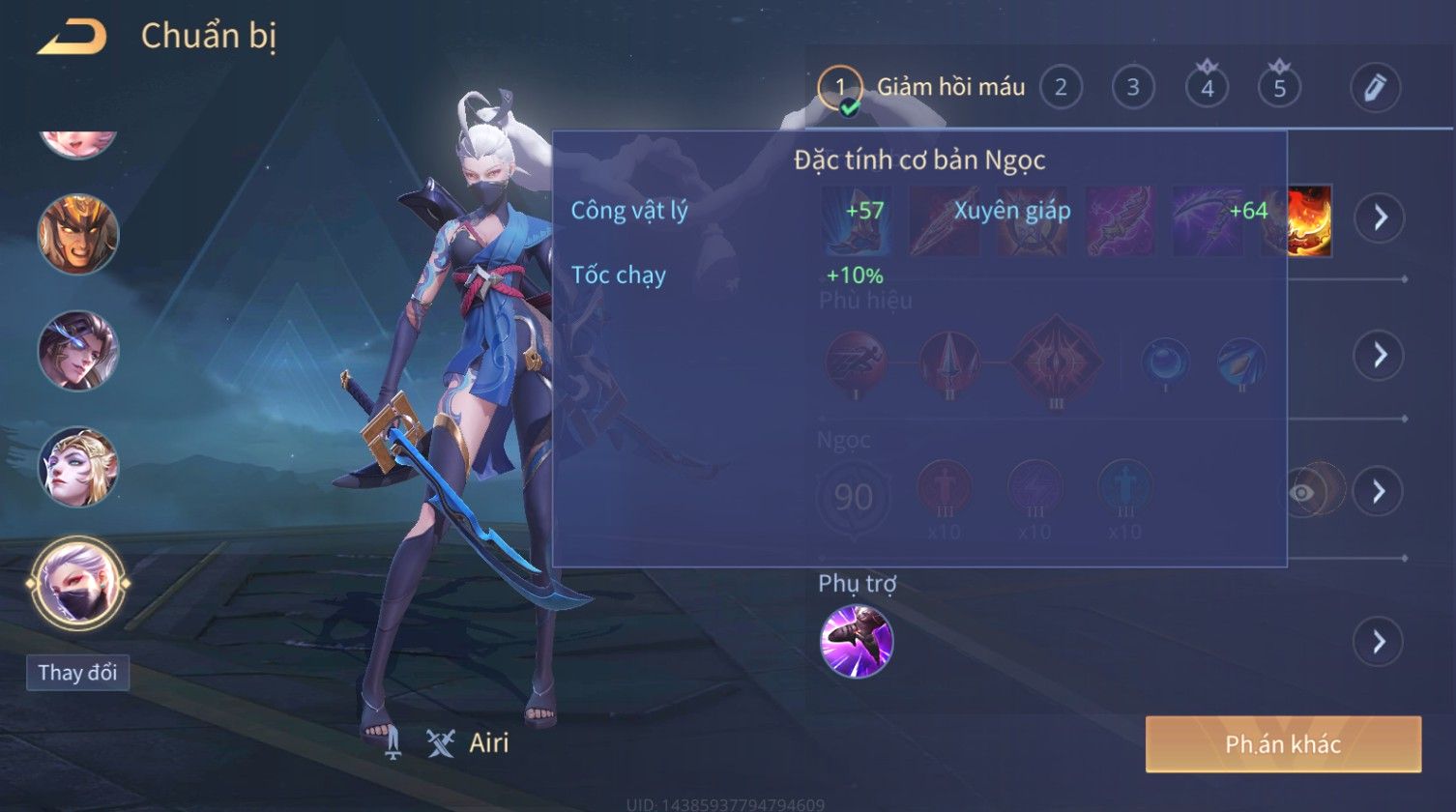This screenshot has width=1456, height=812.
Task: Select the Phụ trợ support skill icon
Action: [x=856, y=641]
